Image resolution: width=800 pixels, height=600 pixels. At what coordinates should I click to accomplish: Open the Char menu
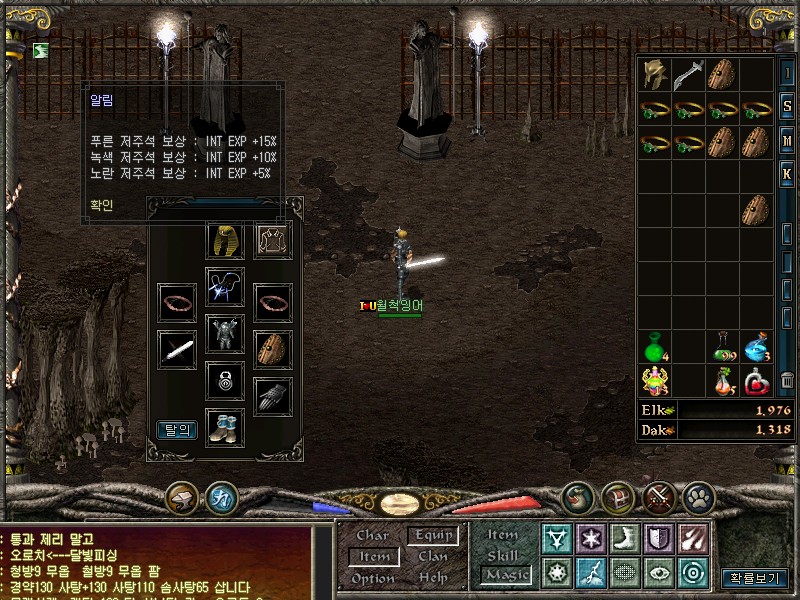[372, 536]
